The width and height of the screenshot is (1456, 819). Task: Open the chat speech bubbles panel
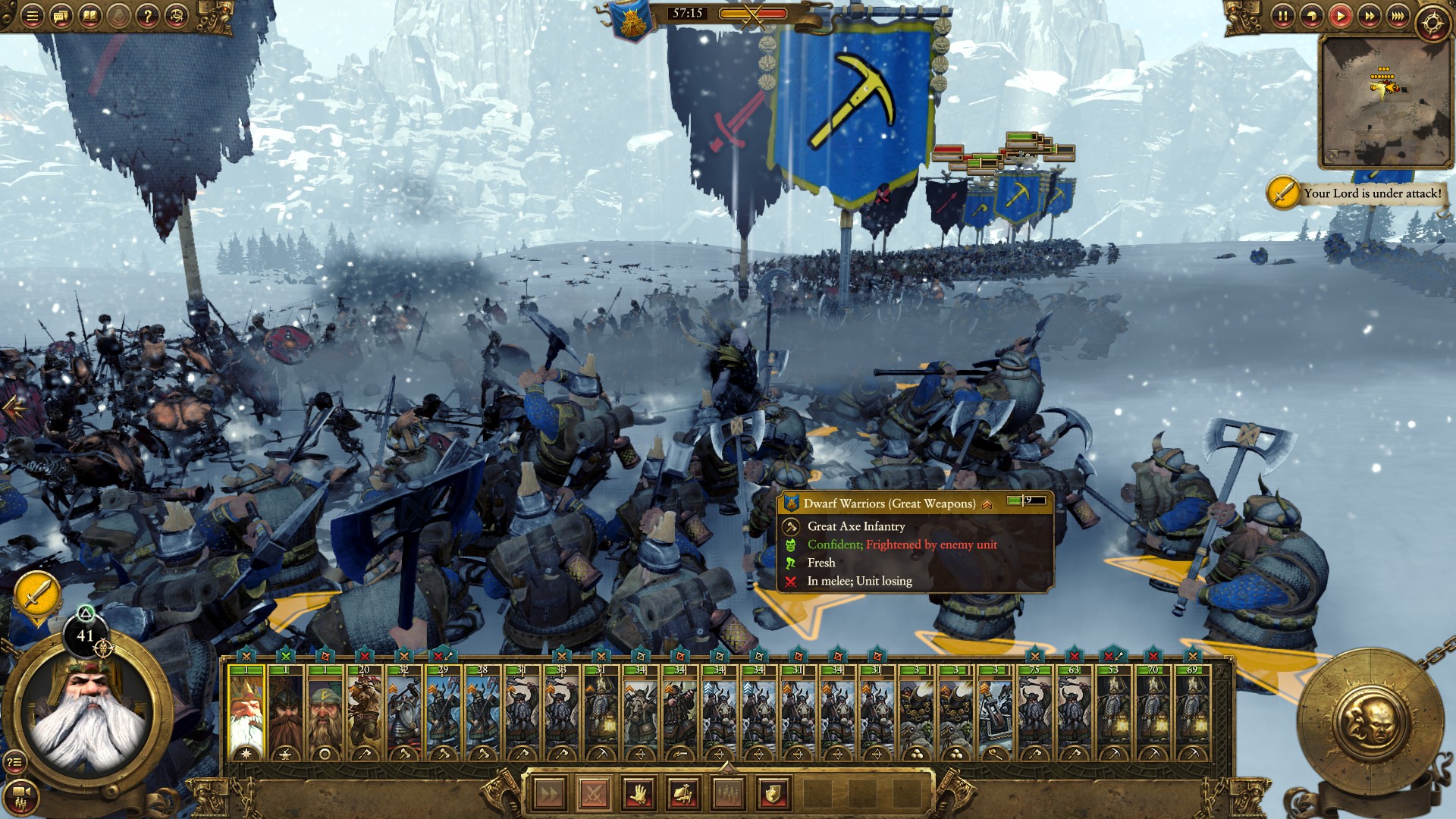(61, 16)
